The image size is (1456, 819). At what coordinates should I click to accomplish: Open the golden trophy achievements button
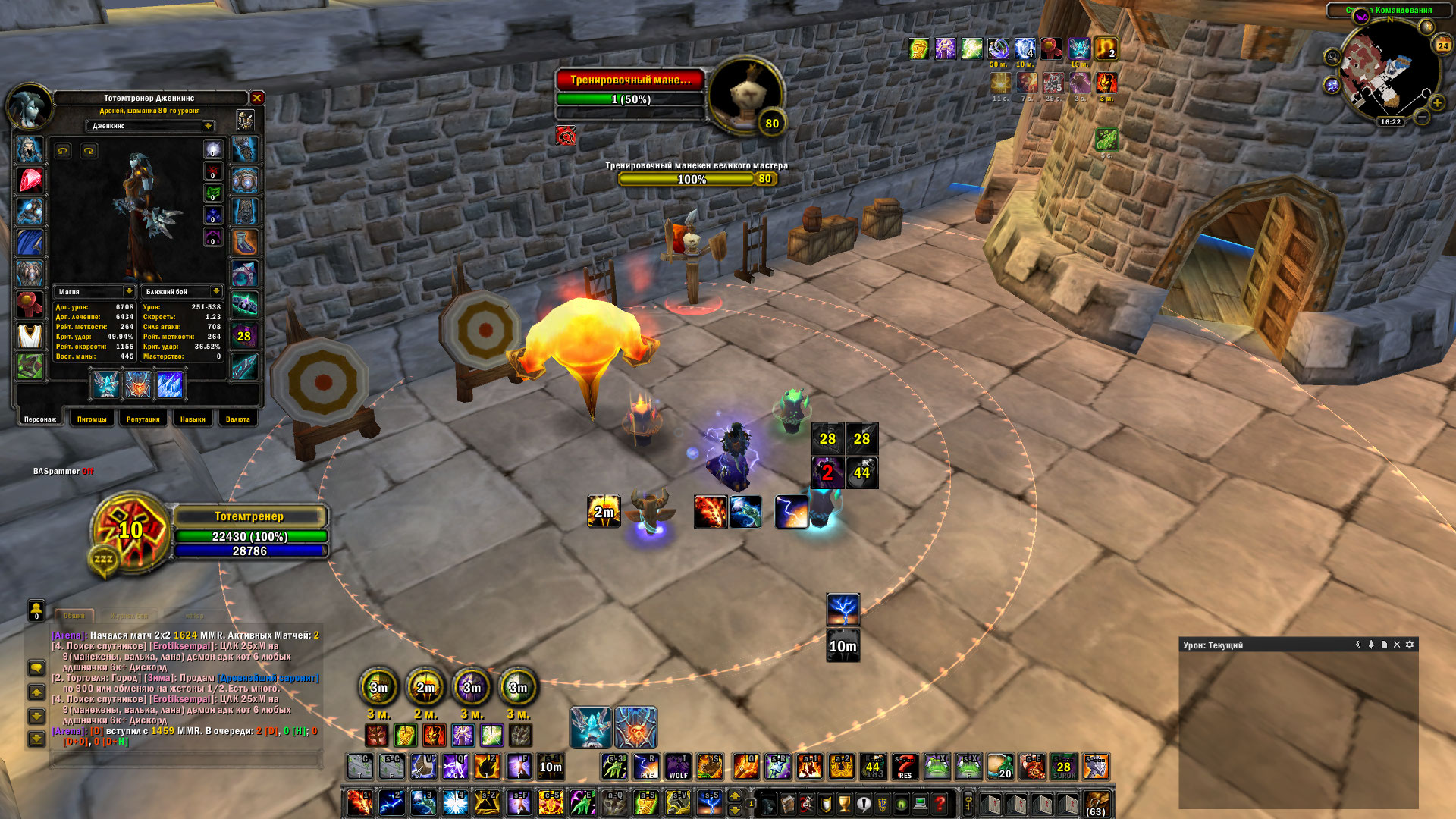tap(844, 803)
